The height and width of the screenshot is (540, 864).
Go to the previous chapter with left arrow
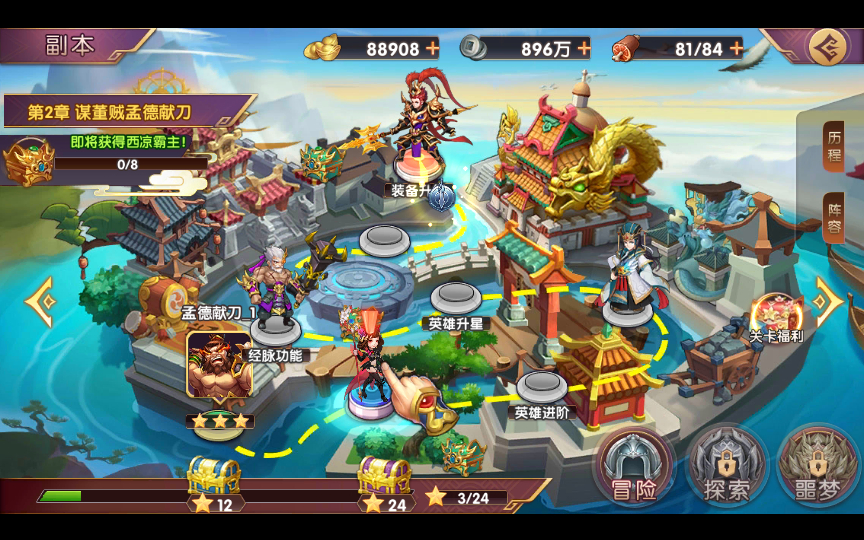coord(38,300)
